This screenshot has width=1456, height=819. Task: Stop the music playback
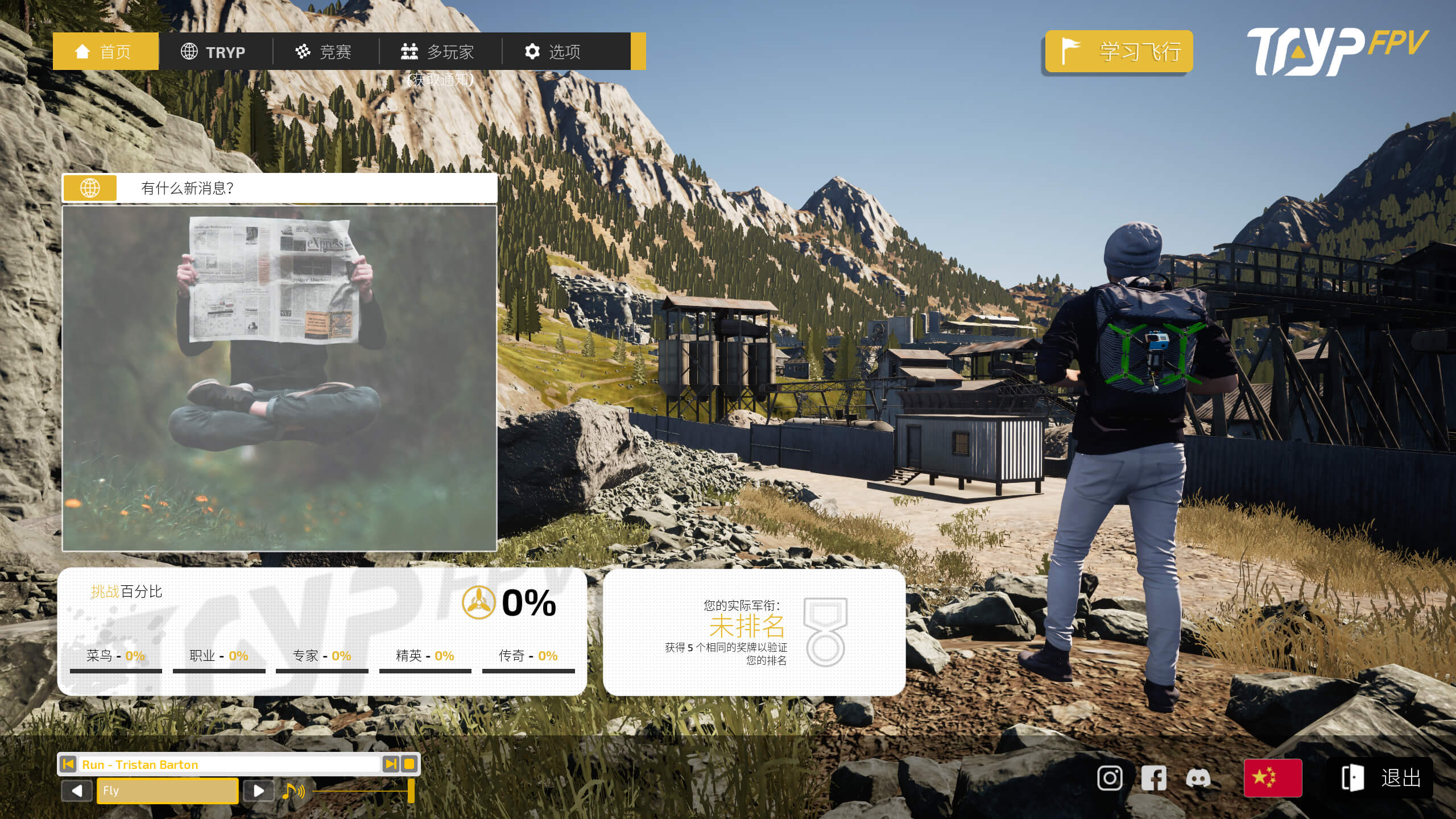tap(409, 764)
